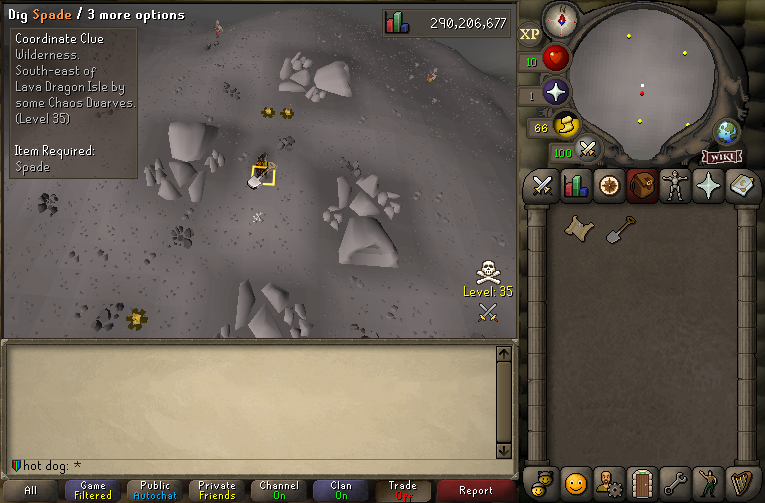Select the Game chat filter tab
Screen dimensions: 765x503
(93, 490)
